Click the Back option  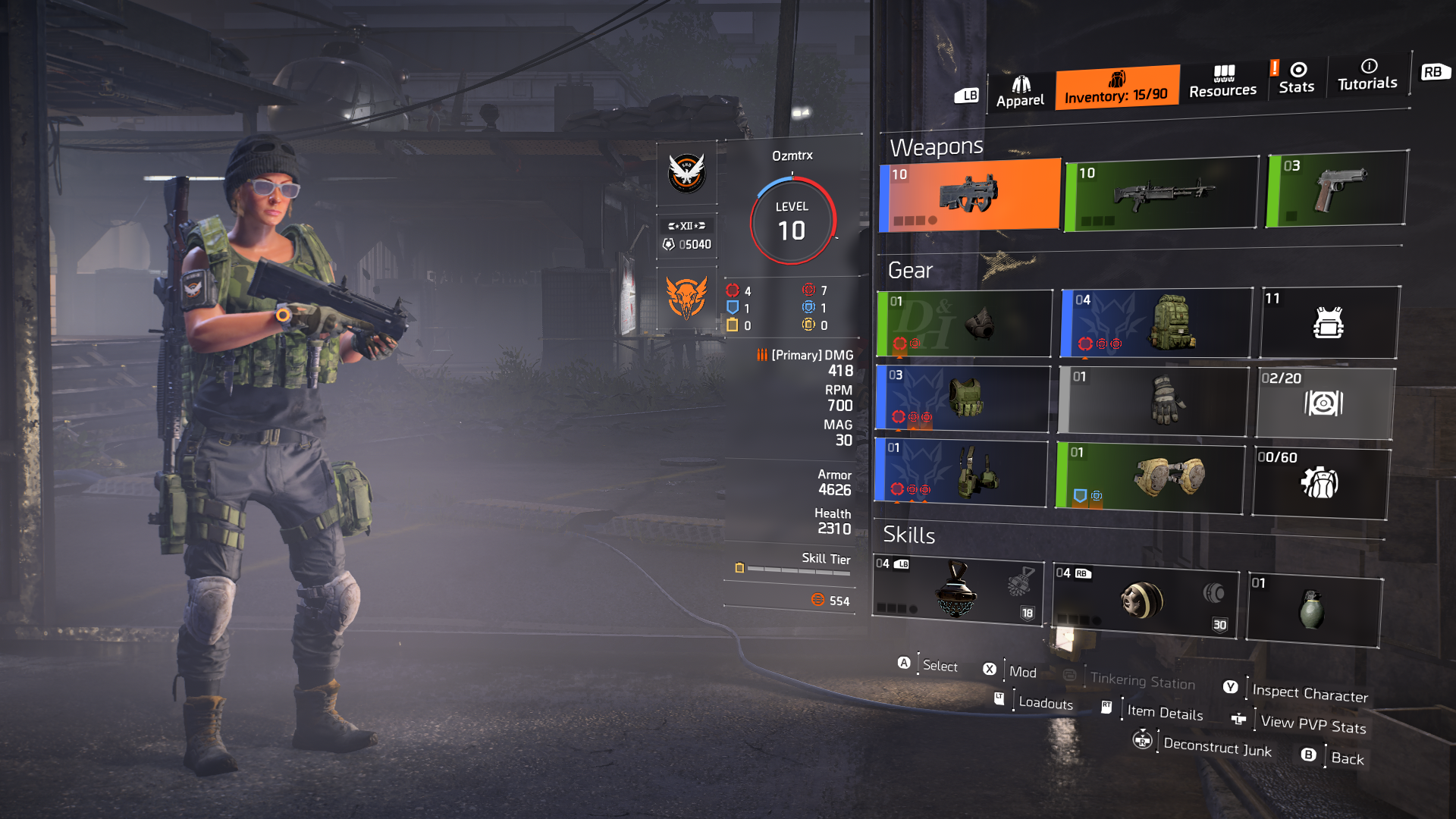[1347, 758]
